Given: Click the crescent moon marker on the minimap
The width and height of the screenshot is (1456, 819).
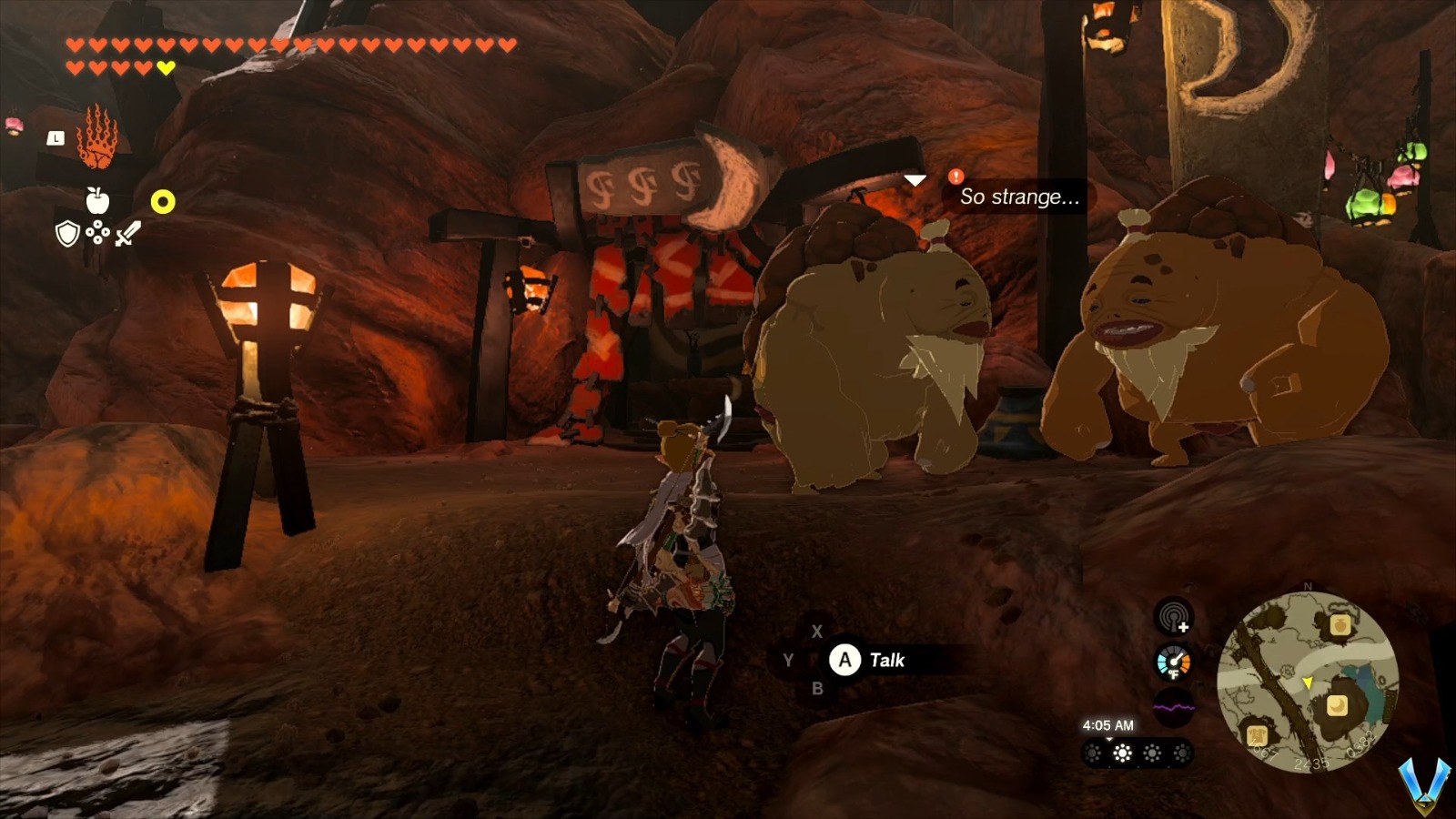Looking at the screenshot, I should click(1337, 703).
